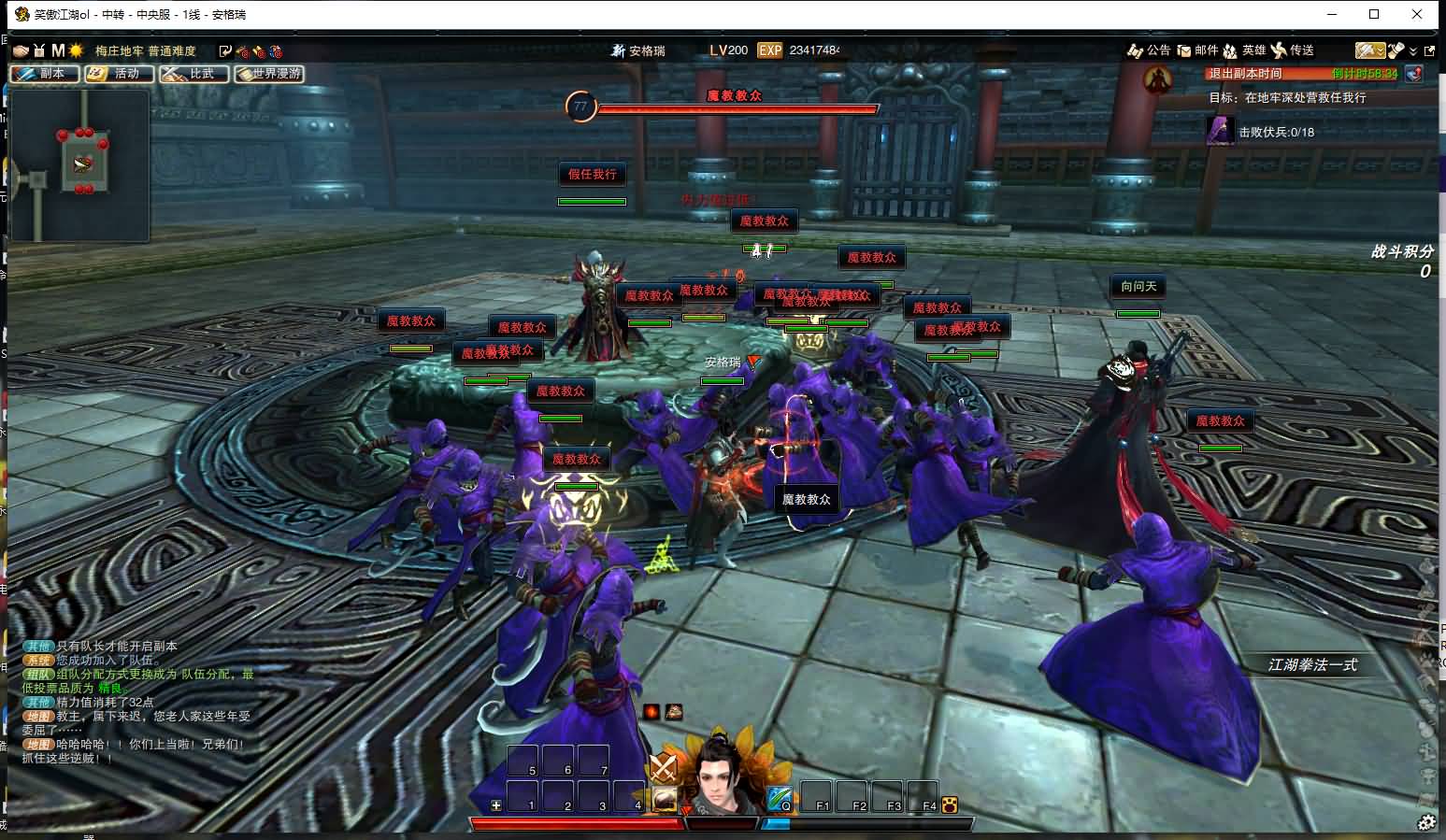Click the exit dungeon icon beside countdown
The height and width of the screenshot is (840, 1446).
click(1413, 74)
